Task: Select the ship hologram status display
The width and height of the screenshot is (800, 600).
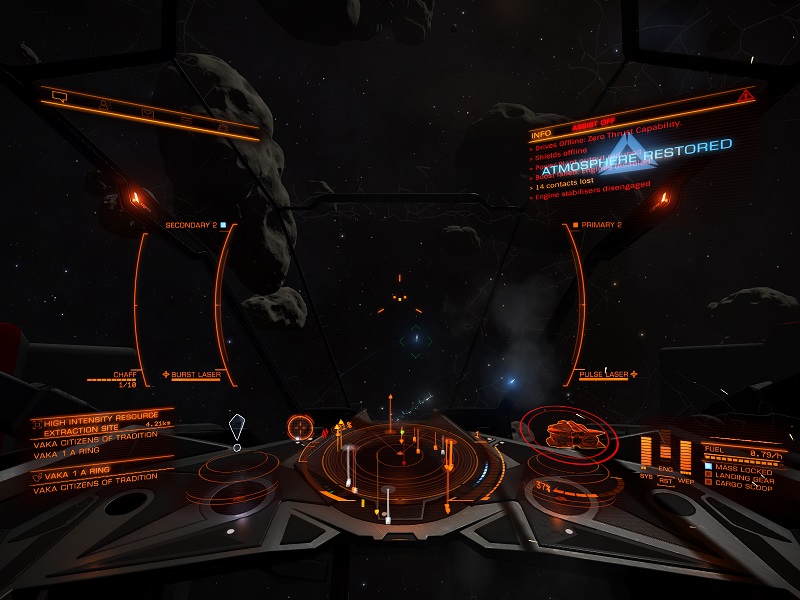Action: point(565,433)
